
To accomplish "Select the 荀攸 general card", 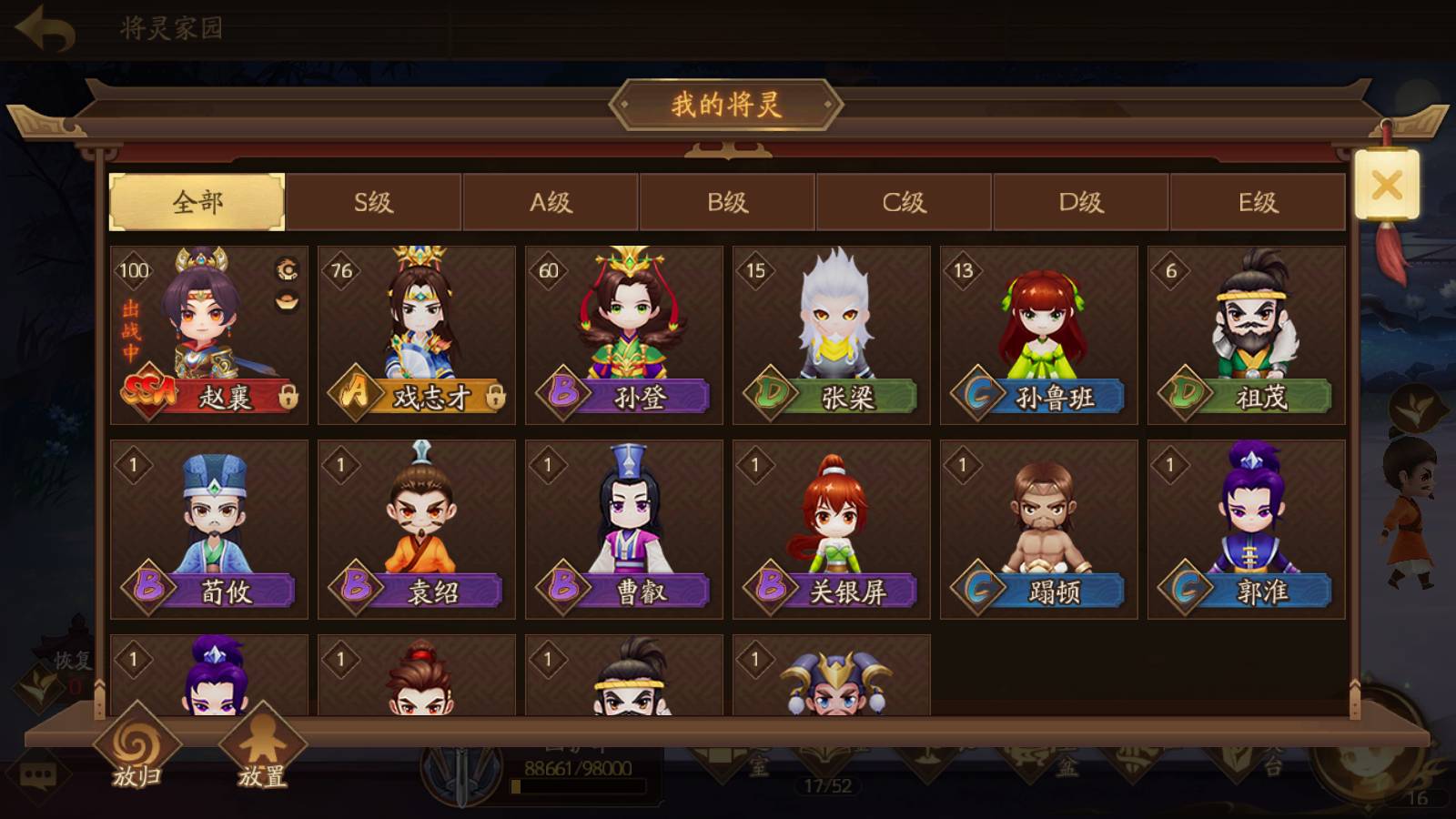I will point(209,530).
